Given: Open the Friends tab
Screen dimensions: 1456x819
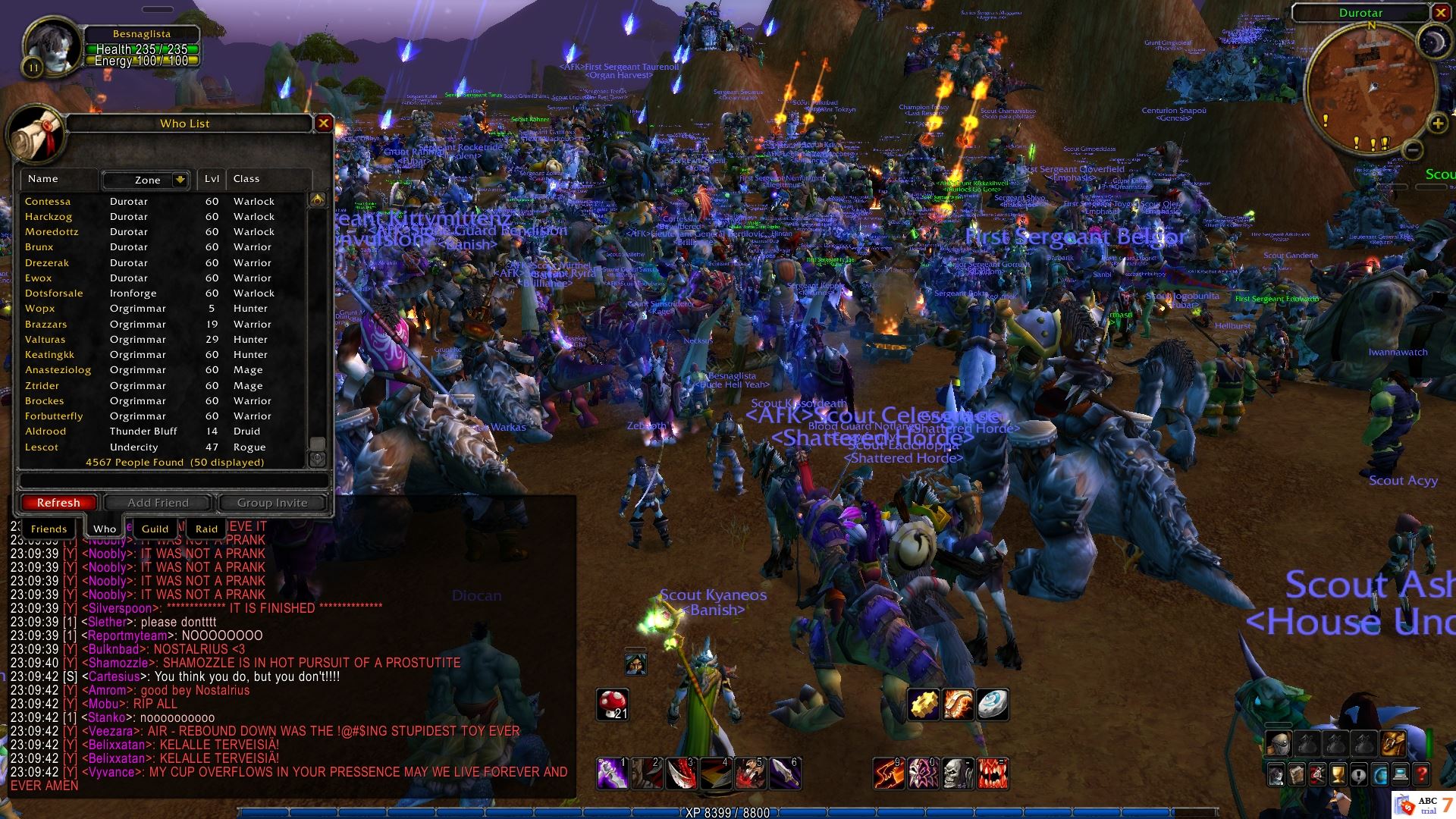Looking at the screenshot, I should 49,529.
